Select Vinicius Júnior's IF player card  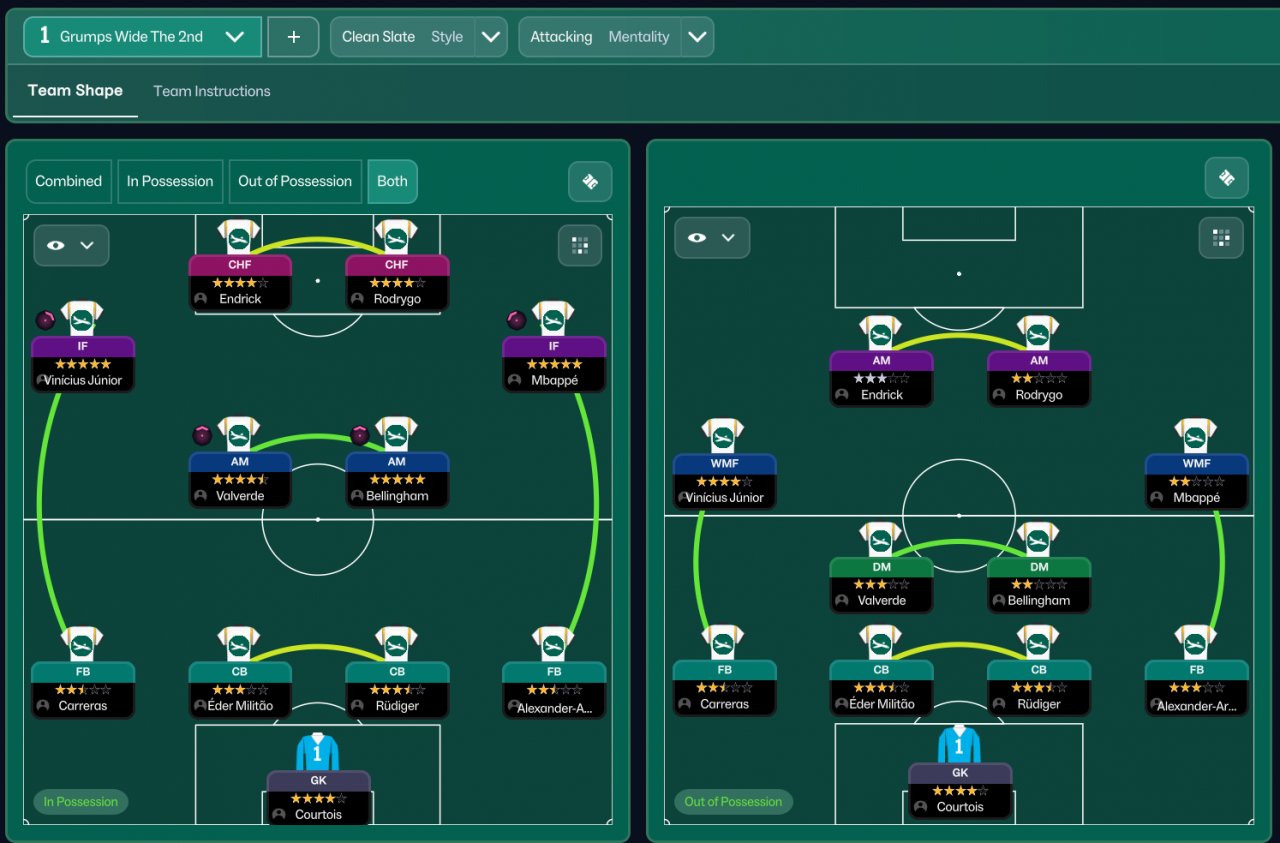(83, 363)
